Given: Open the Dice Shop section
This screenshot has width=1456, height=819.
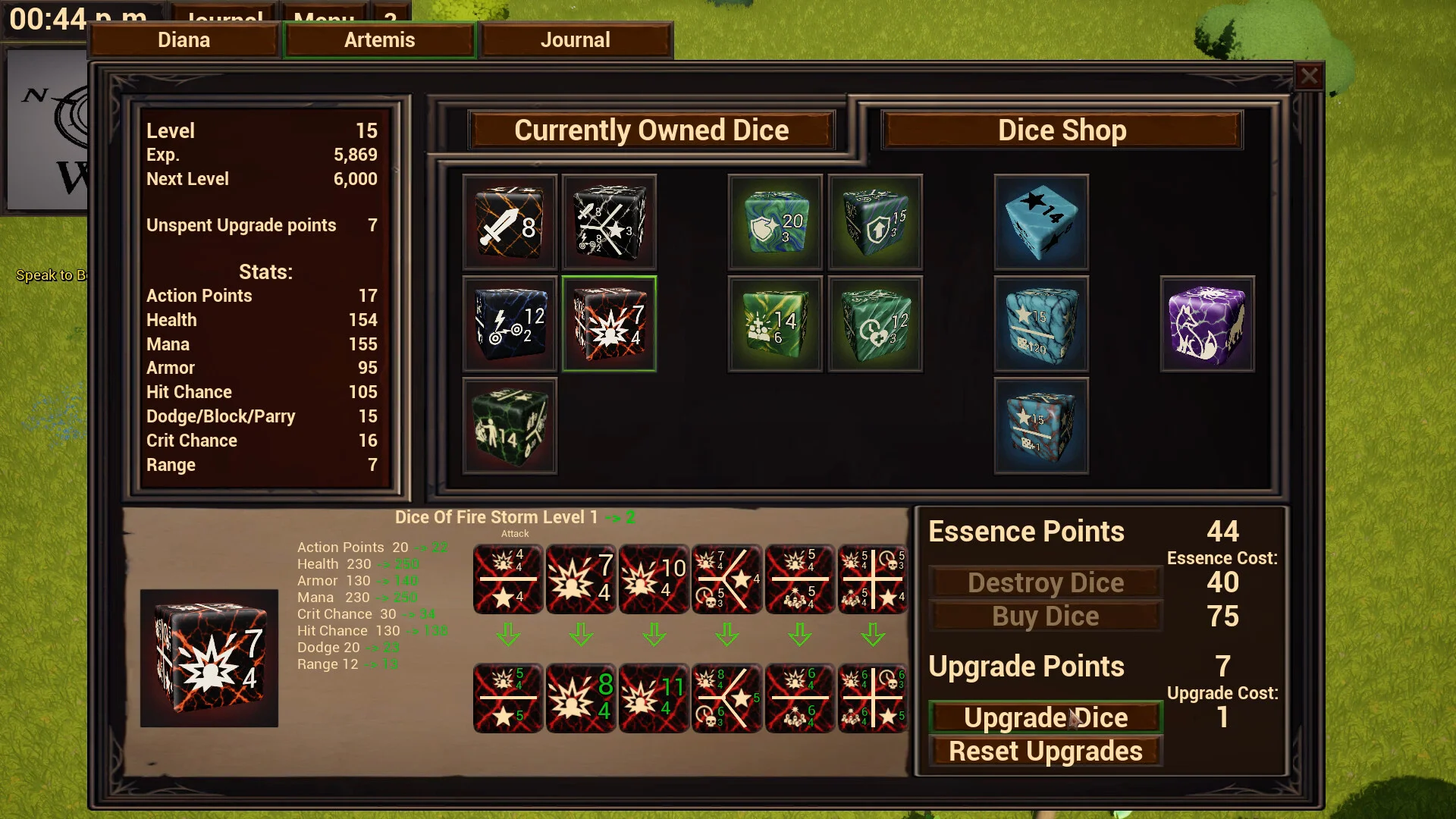Looking at the screenshot, I should tap(1062, 130).
